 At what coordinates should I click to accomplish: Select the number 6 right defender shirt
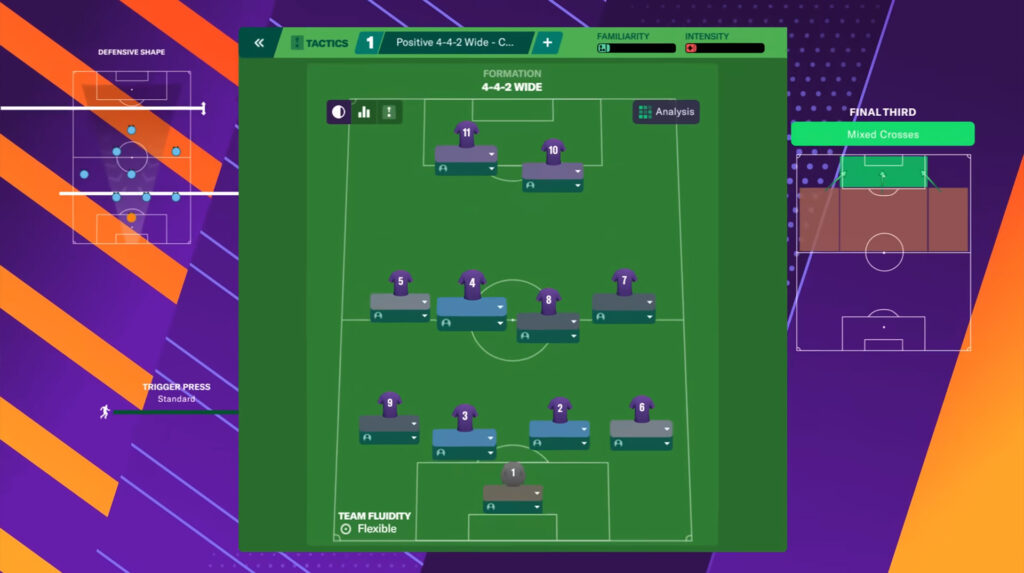click(x=641, y=408)
